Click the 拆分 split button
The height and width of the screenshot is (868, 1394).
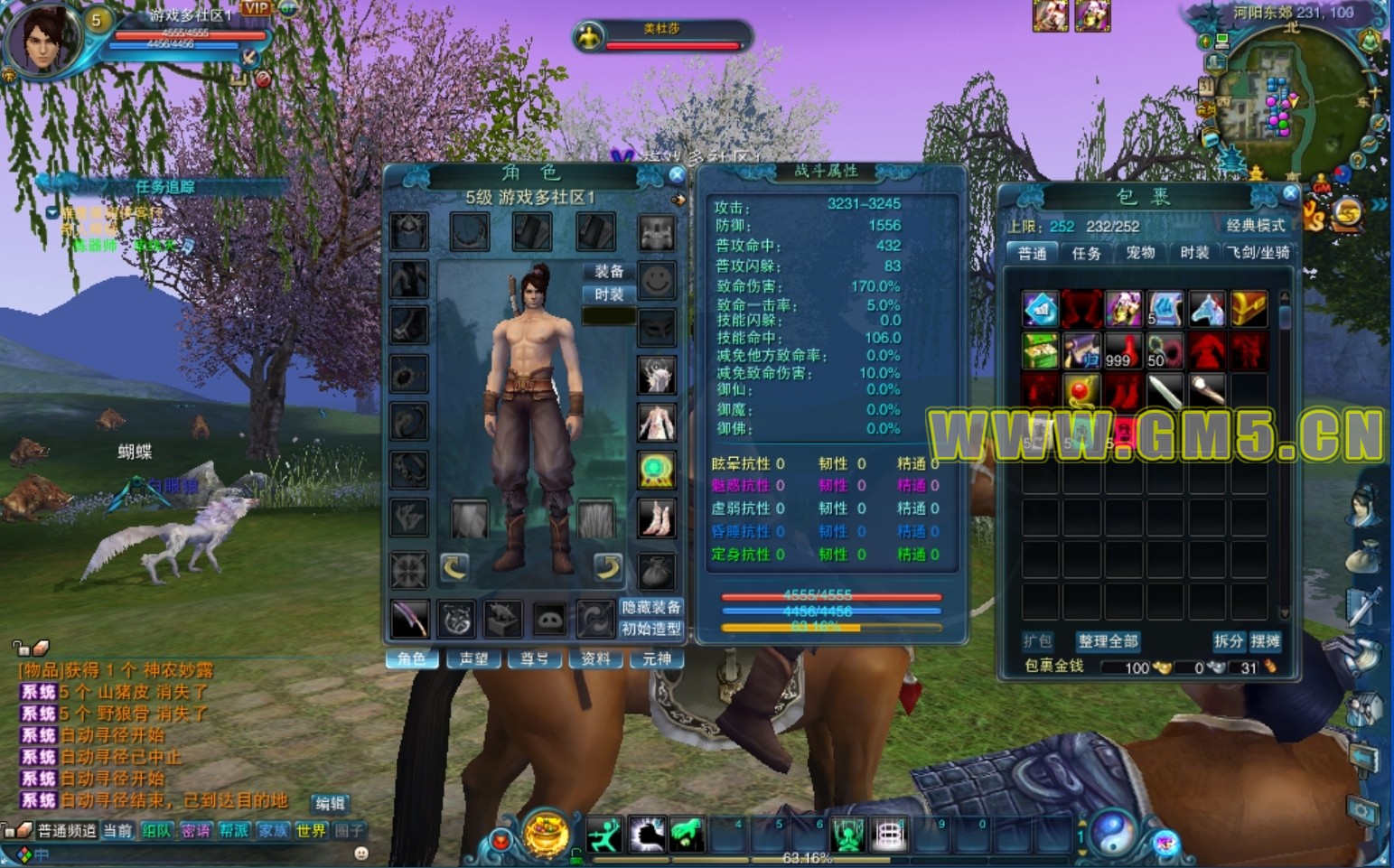point(1228,641)
